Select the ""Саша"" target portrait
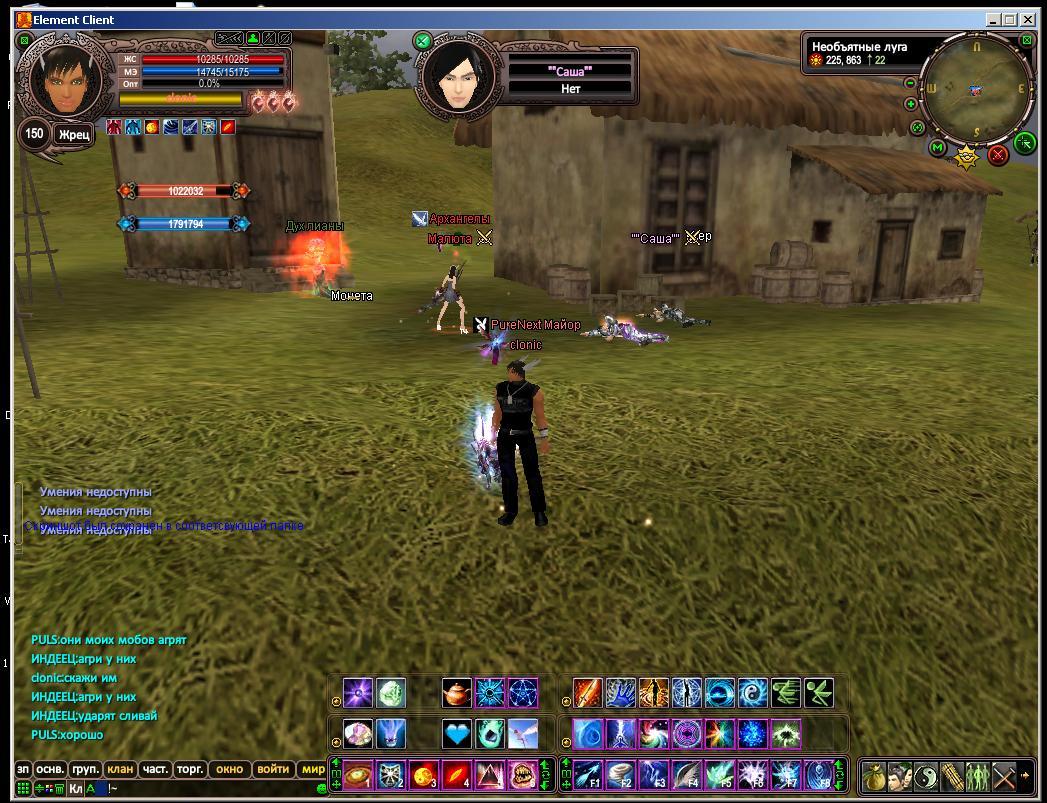This screenshot has height=803, width=1047. coord(458,80)
